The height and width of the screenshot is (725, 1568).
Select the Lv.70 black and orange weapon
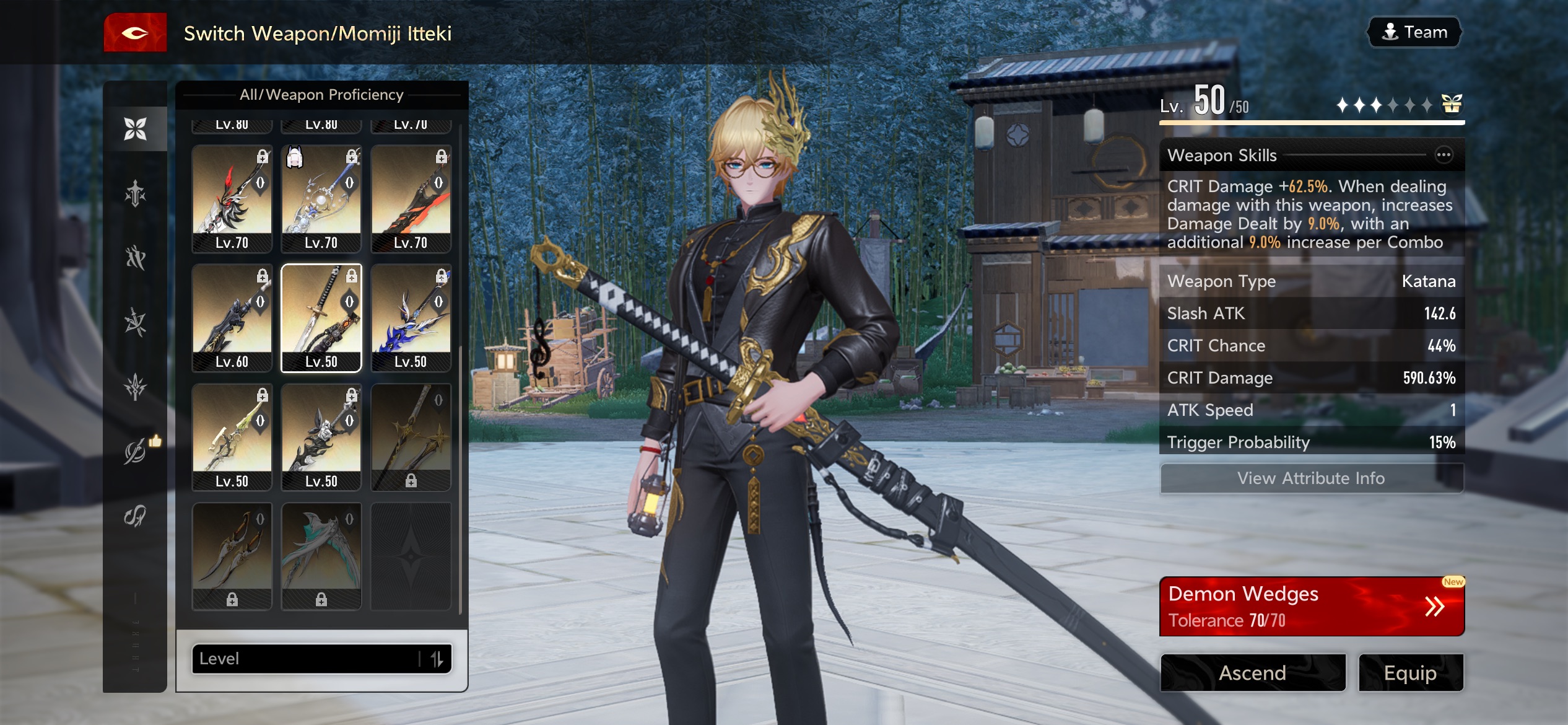tap(411, 198)
